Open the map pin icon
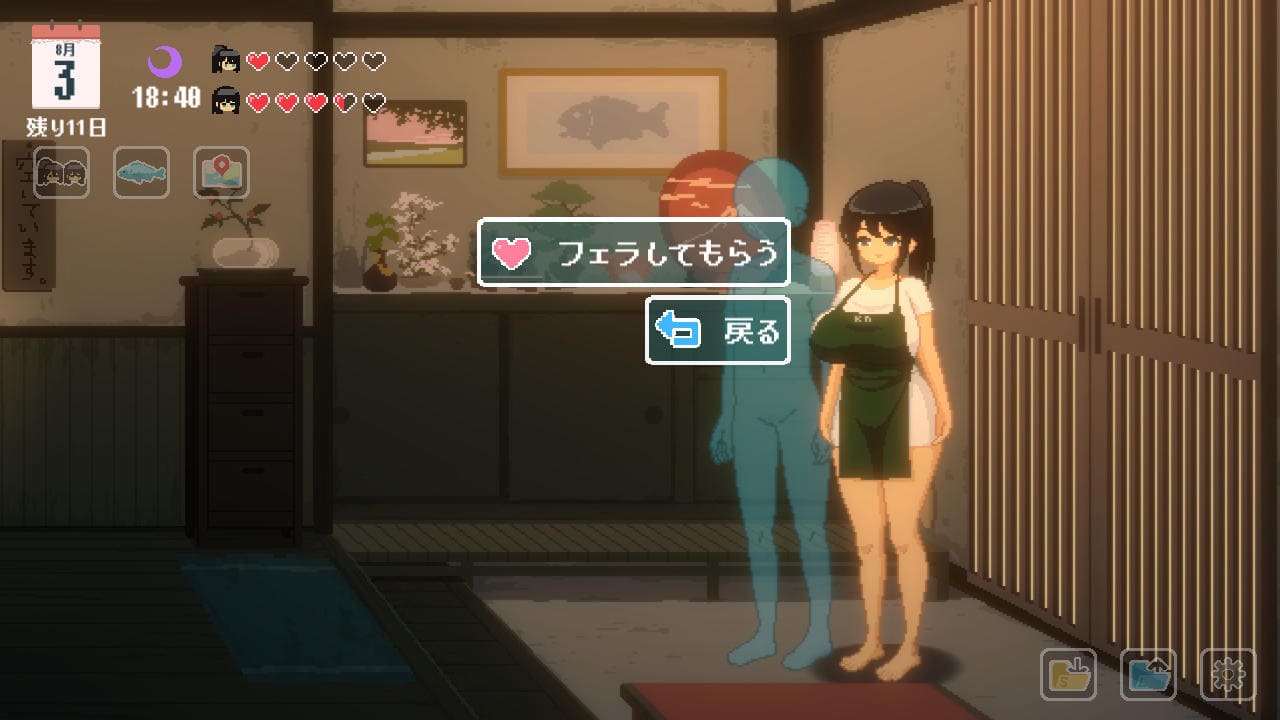1280x720 pixels. coord(221,173)
